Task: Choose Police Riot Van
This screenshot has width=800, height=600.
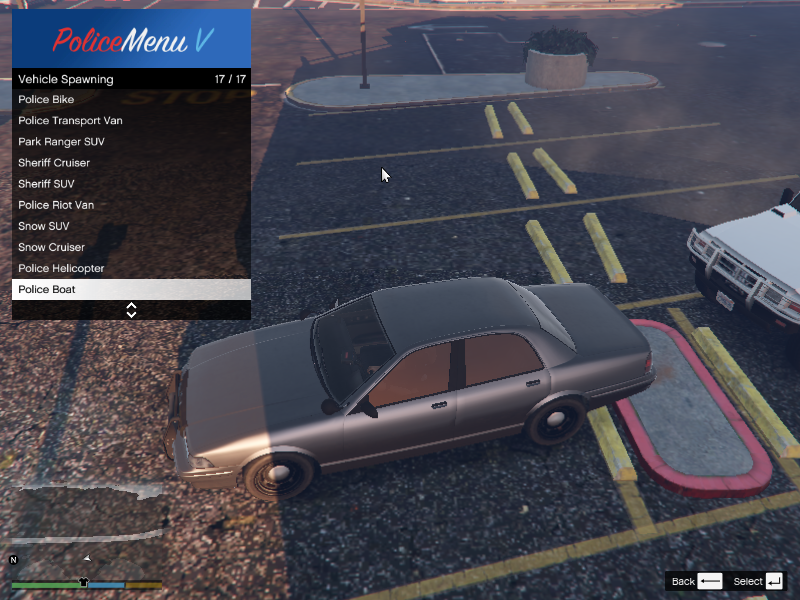Action: 130,205
